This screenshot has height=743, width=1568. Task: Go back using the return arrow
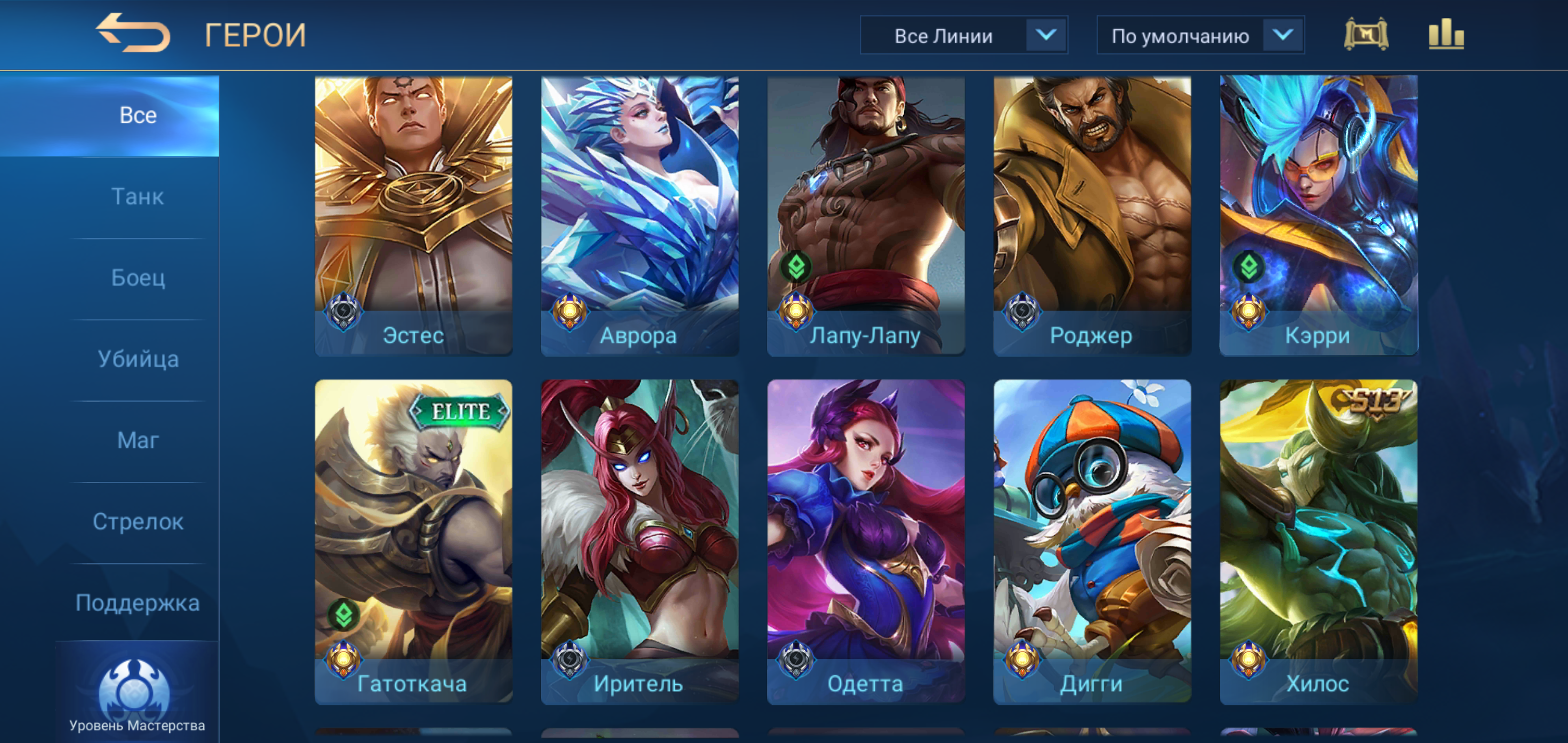pyautogui.click(x=133, y=33)
